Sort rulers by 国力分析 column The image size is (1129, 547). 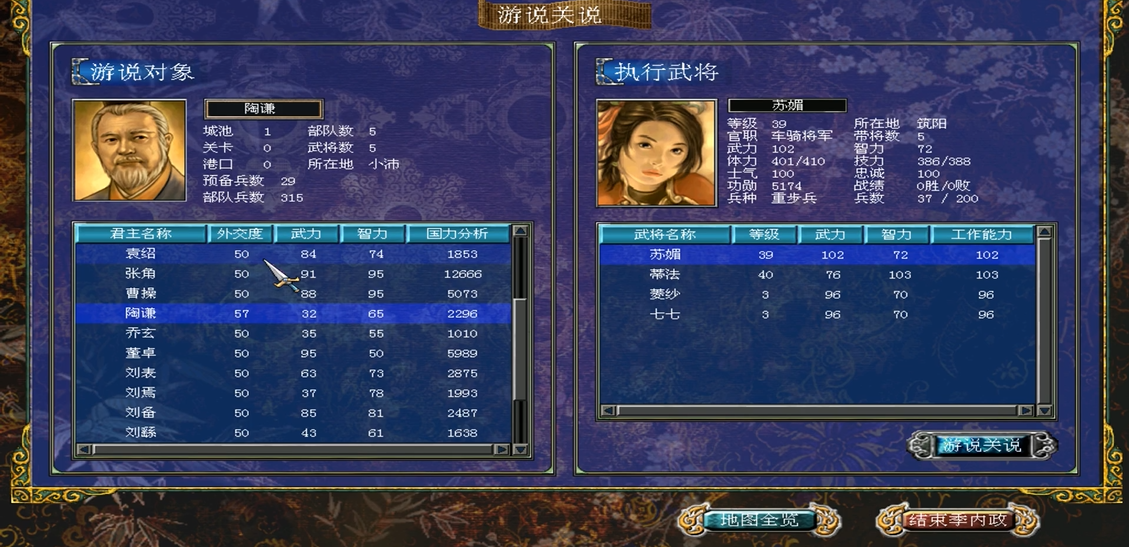point(458,234)
